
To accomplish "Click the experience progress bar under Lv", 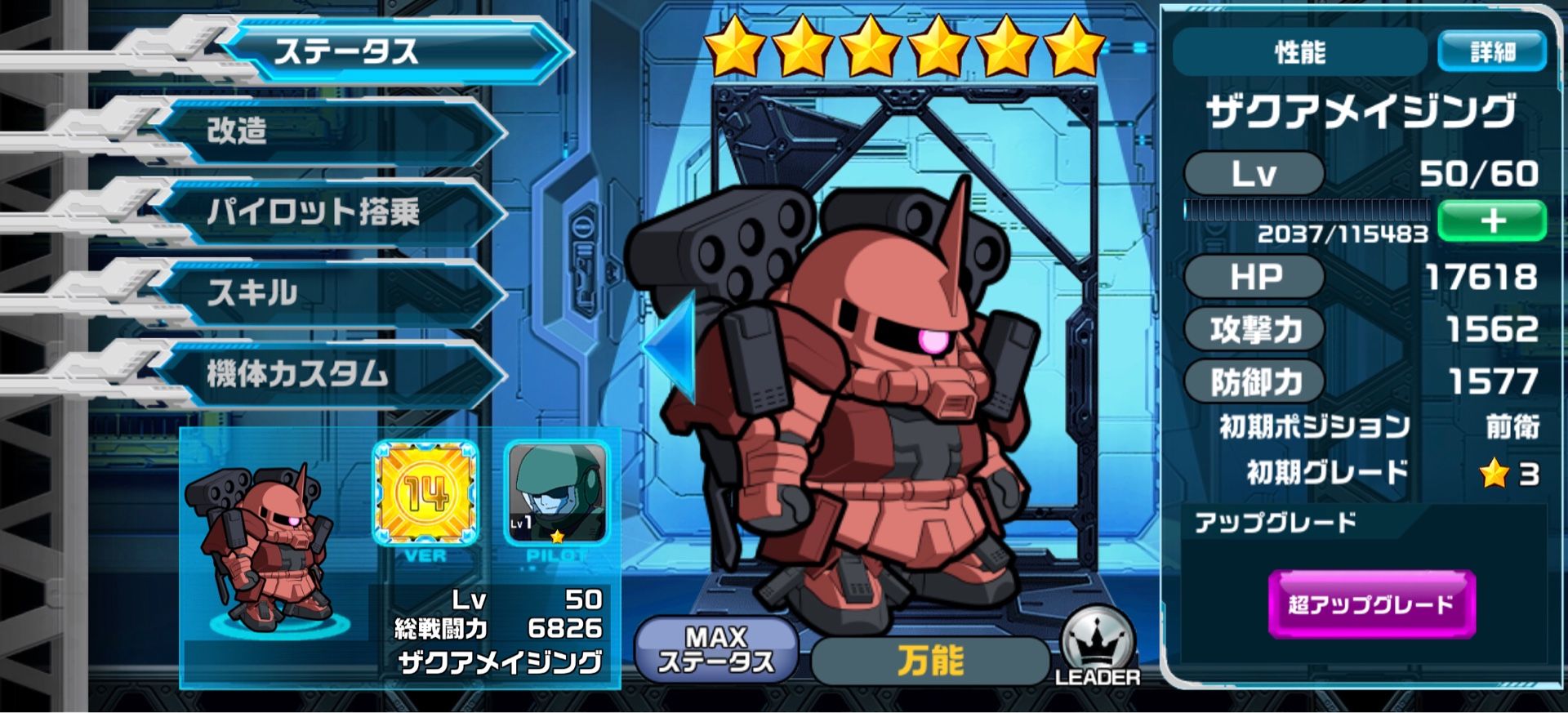I will click(x=1307, y=211).
